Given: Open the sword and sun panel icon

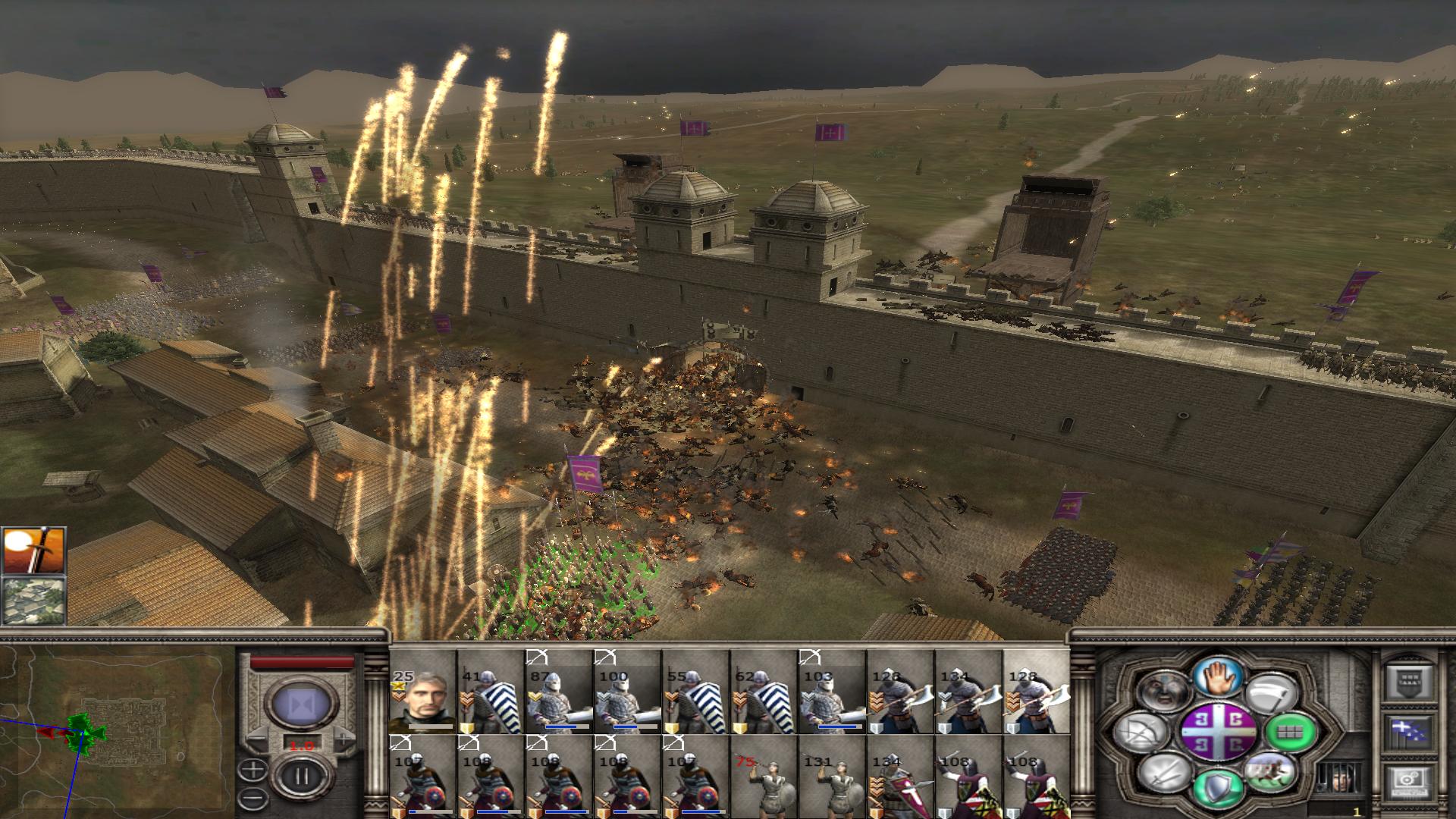Looking at the screenshot, I should tap(34, 551).
